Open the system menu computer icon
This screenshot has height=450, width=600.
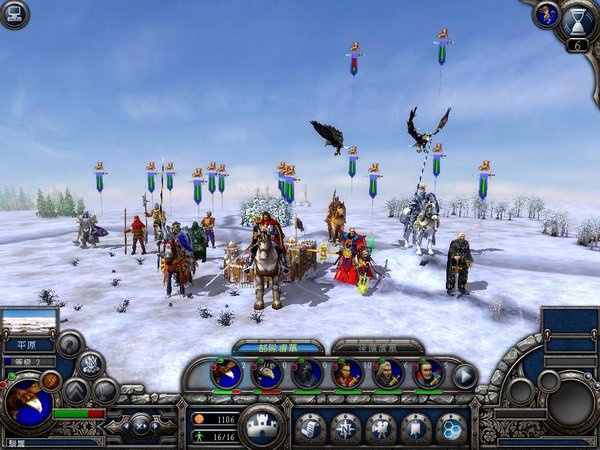point(13,13)
